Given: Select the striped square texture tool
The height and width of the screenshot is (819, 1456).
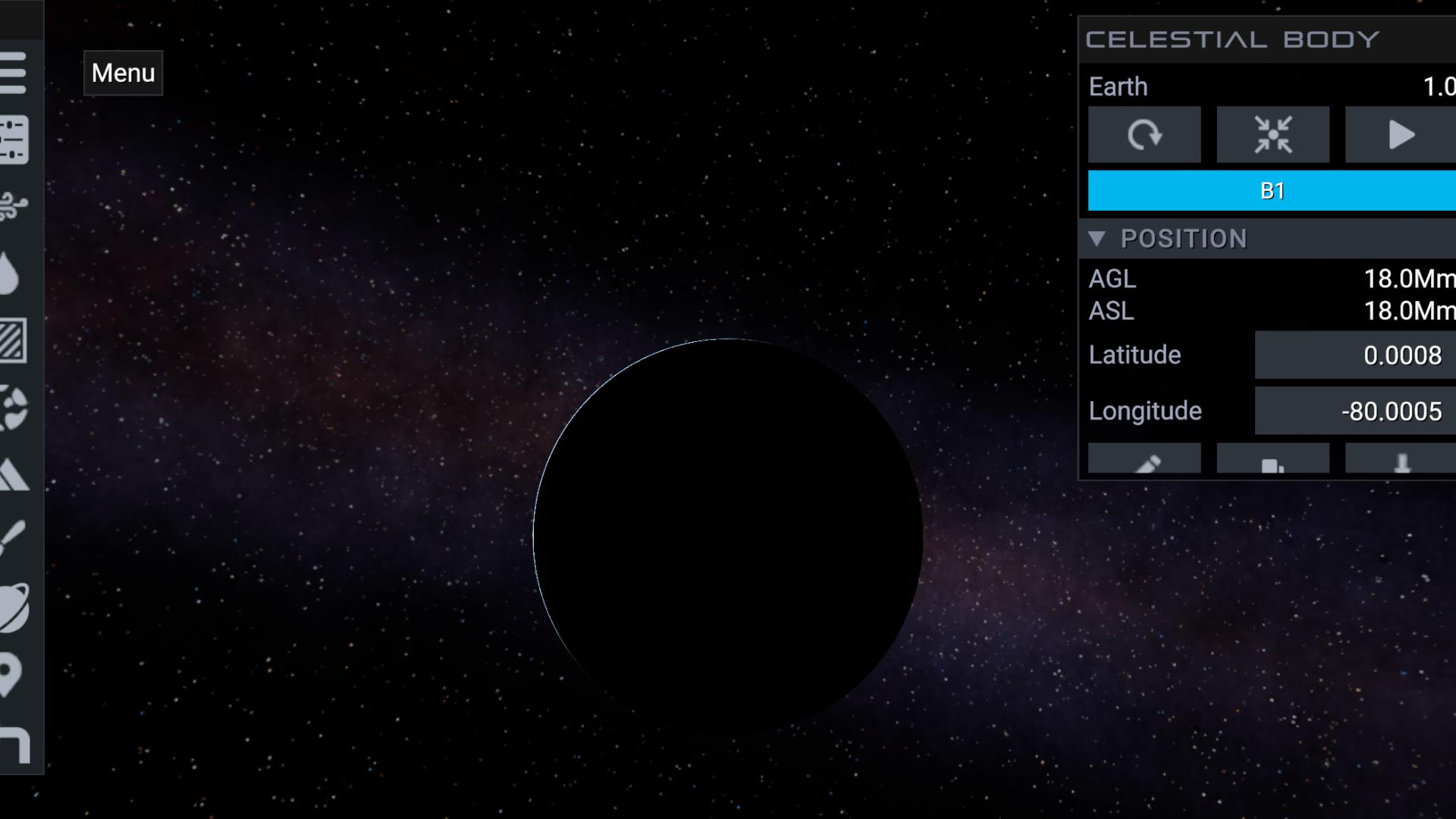Looking at the screenshot, I should point(14,340).
